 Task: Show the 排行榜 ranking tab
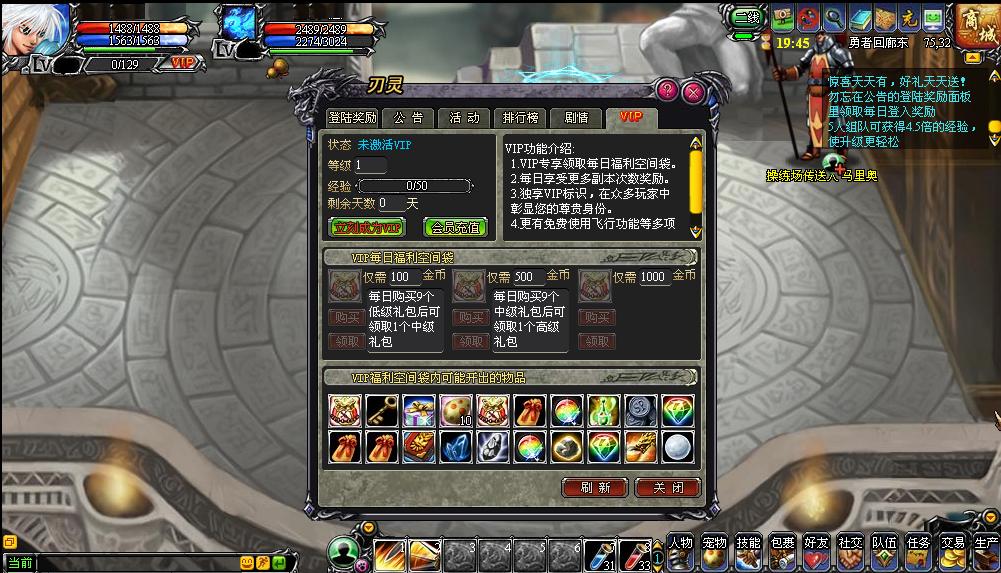point(520,118)
